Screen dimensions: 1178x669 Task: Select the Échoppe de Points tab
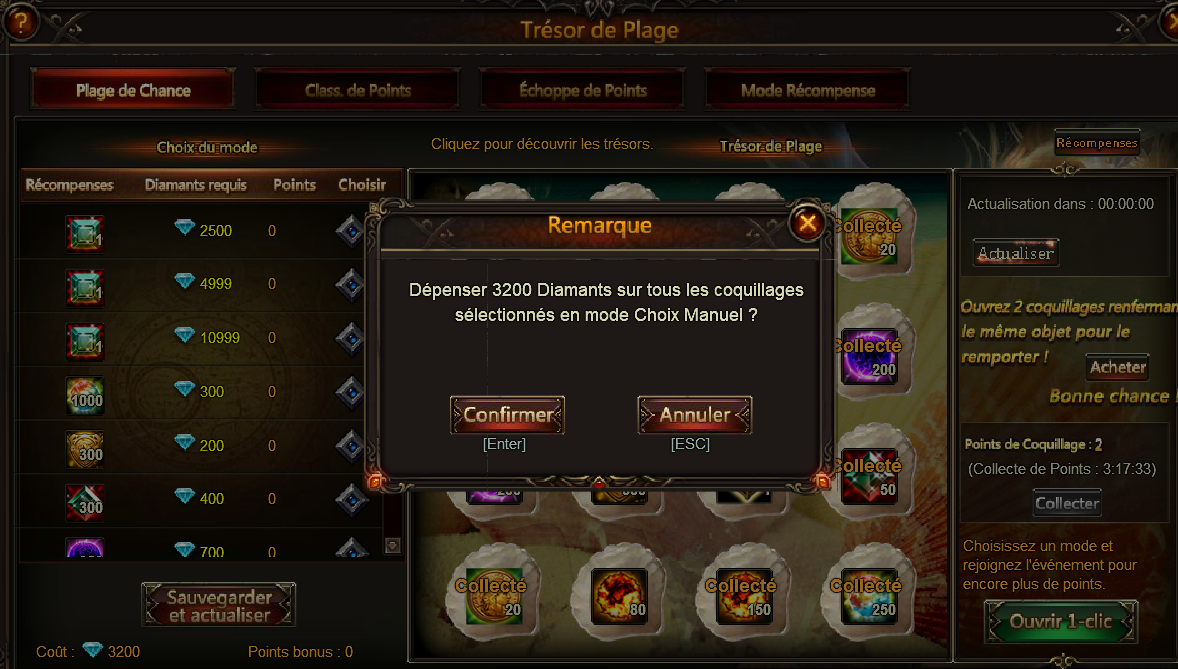pyautogui.click(x=583, y=90)
